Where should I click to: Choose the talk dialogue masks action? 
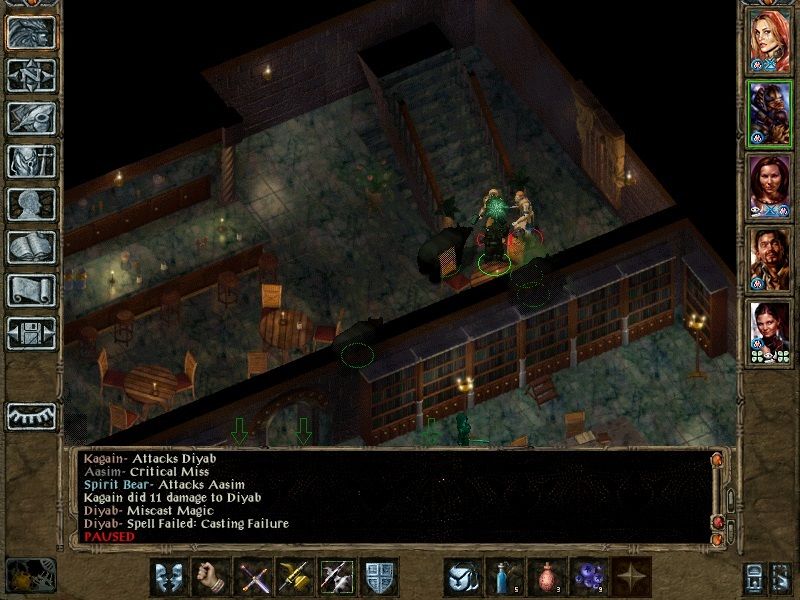[x=168, y=577]
